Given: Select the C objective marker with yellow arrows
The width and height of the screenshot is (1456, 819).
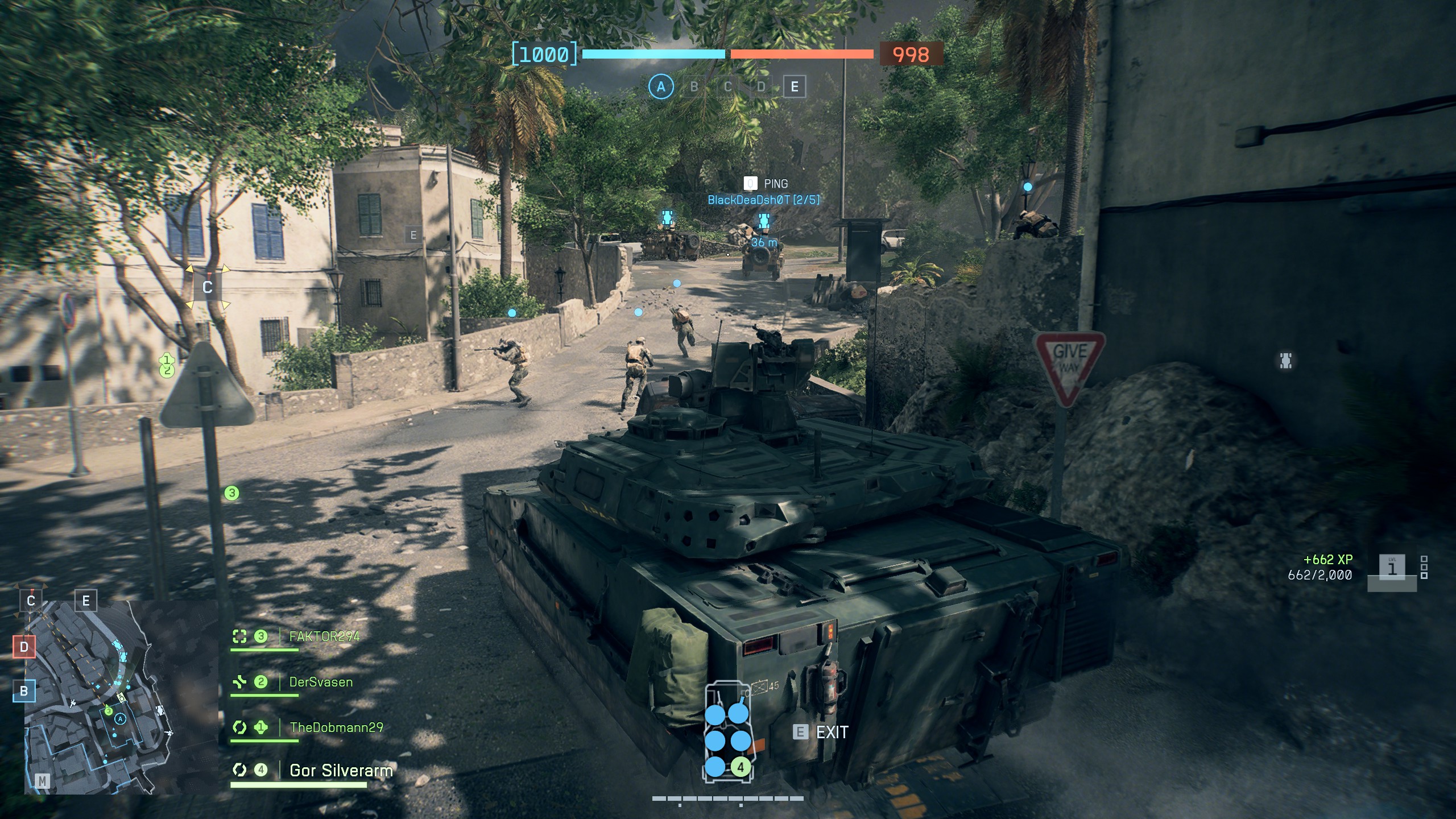Looking at the screenshot, I should pyautogui.click(x=208, y=287).
